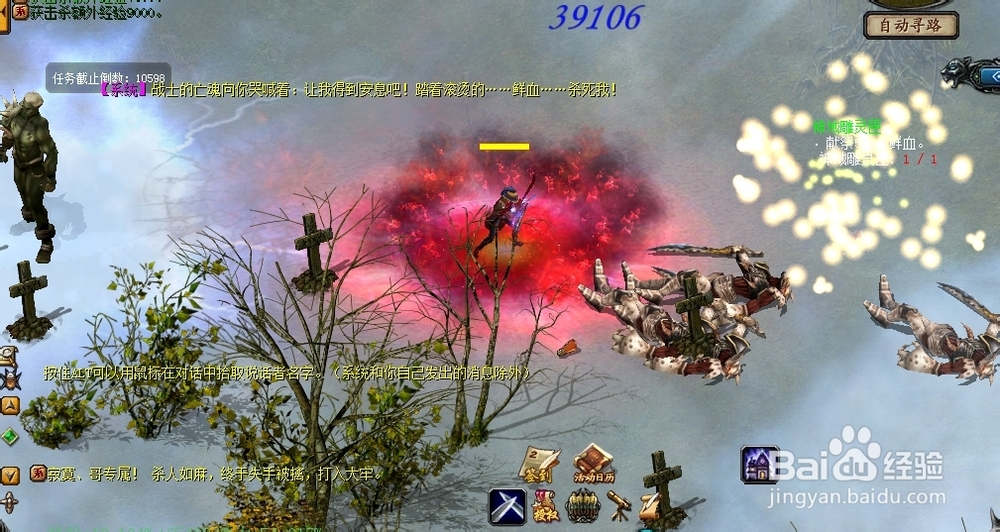Click the blue arrow panel beside the panther

pos(988,75)
